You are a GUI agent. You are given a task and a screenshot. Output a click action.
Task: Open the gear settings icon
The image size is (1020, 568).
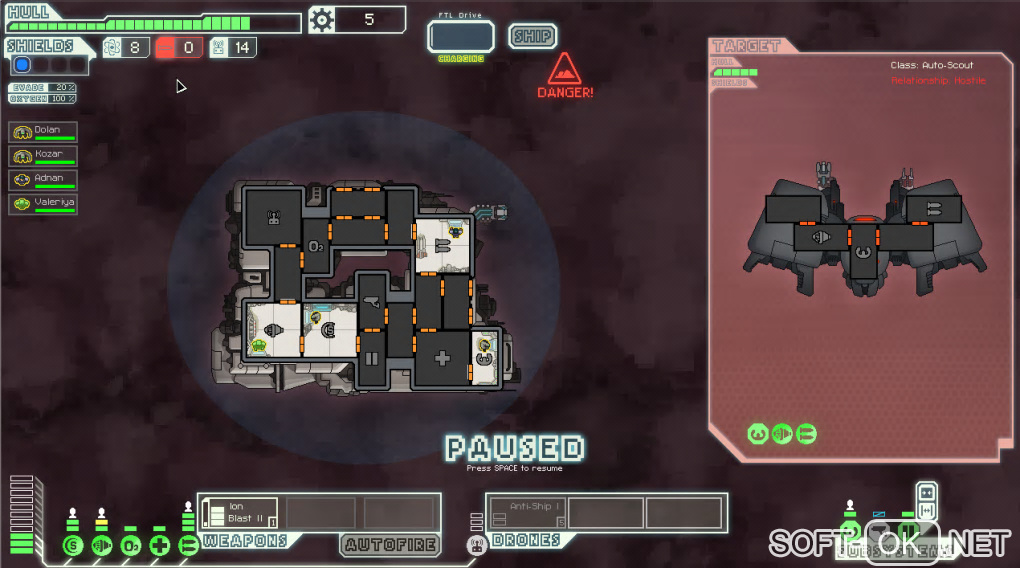click(x=321, y=20)
